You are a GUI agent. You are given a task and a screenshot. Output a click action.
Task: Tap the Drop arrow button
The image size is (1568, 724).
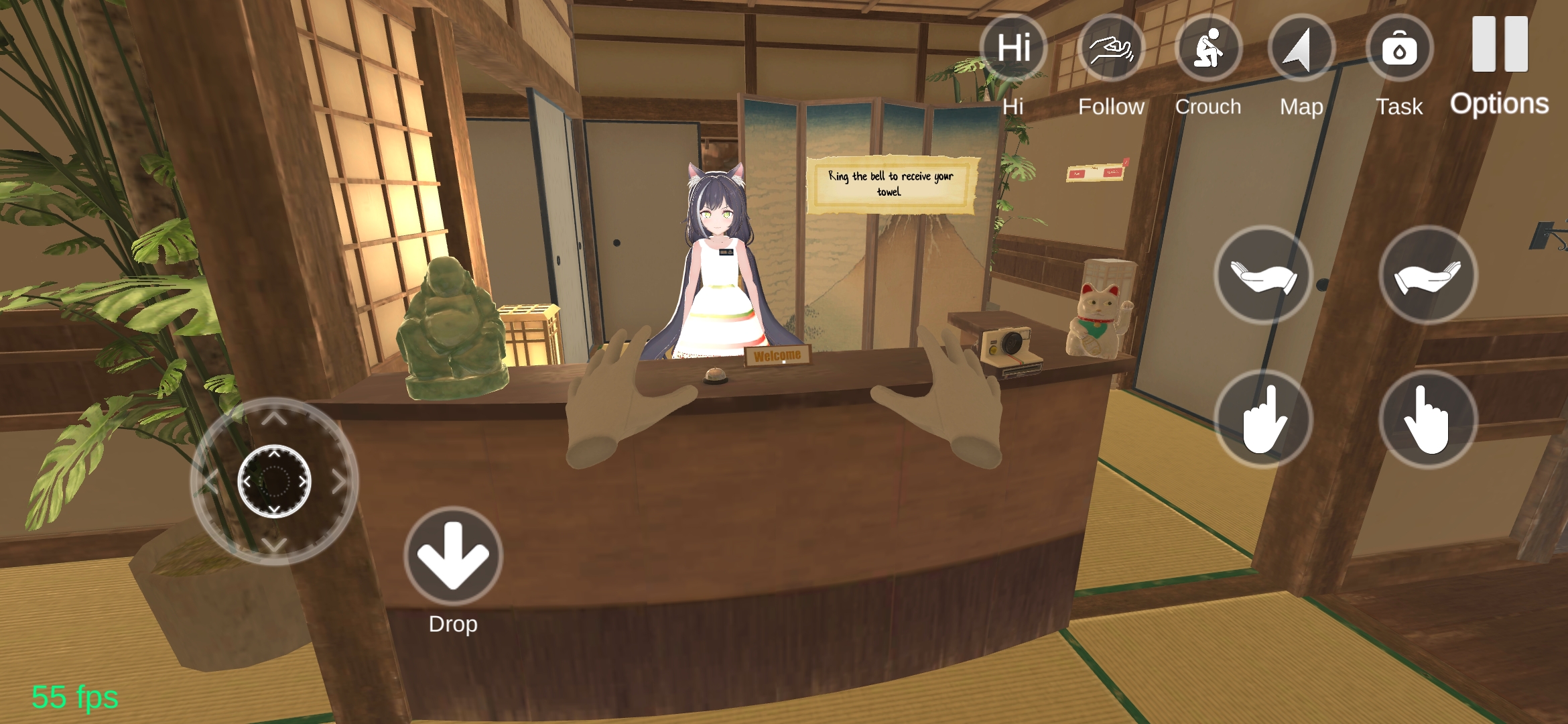[x=453, y=556]
